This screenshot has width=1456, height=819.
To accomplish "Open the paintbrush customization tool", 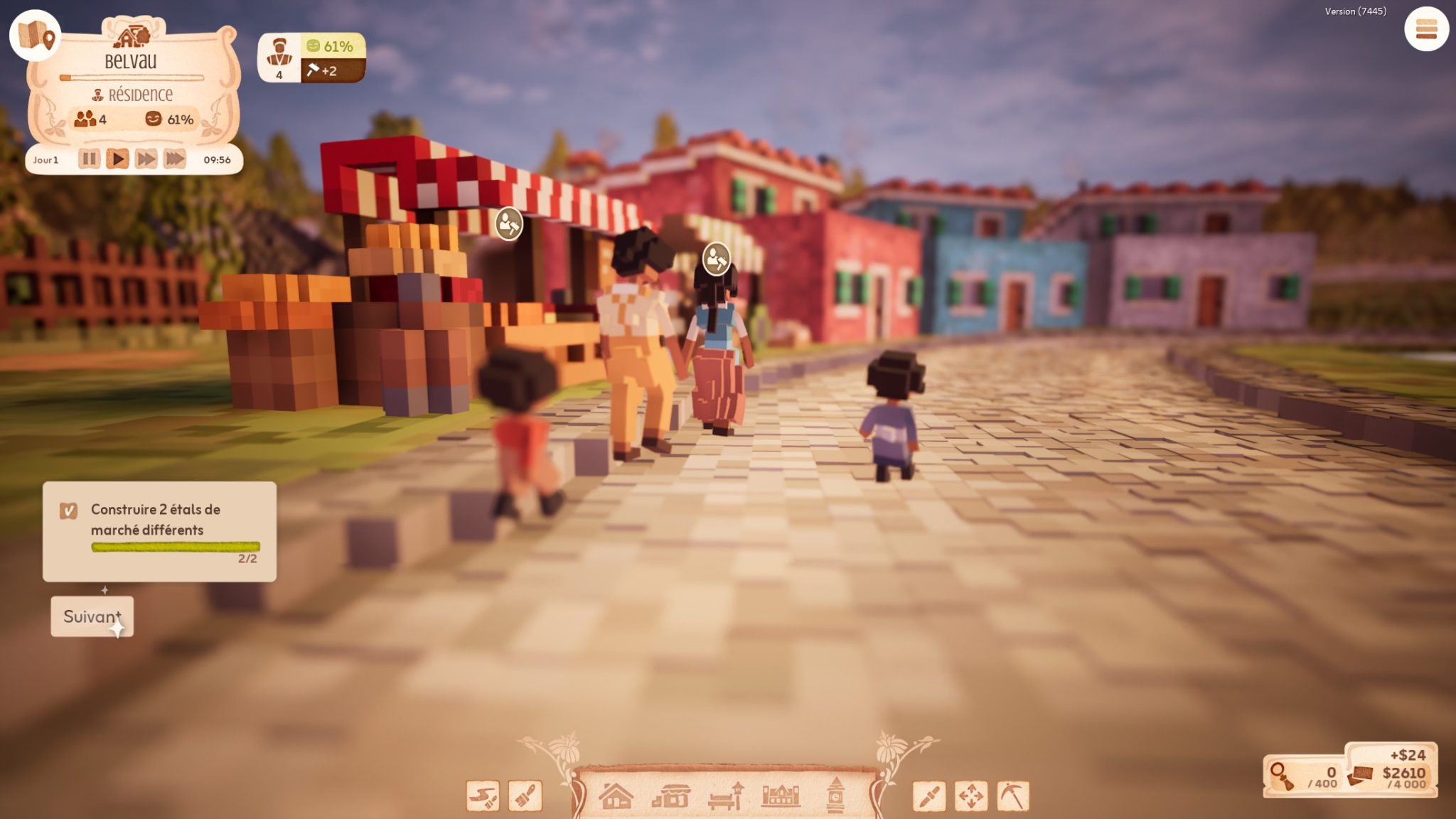I will [x=525, y=795].
